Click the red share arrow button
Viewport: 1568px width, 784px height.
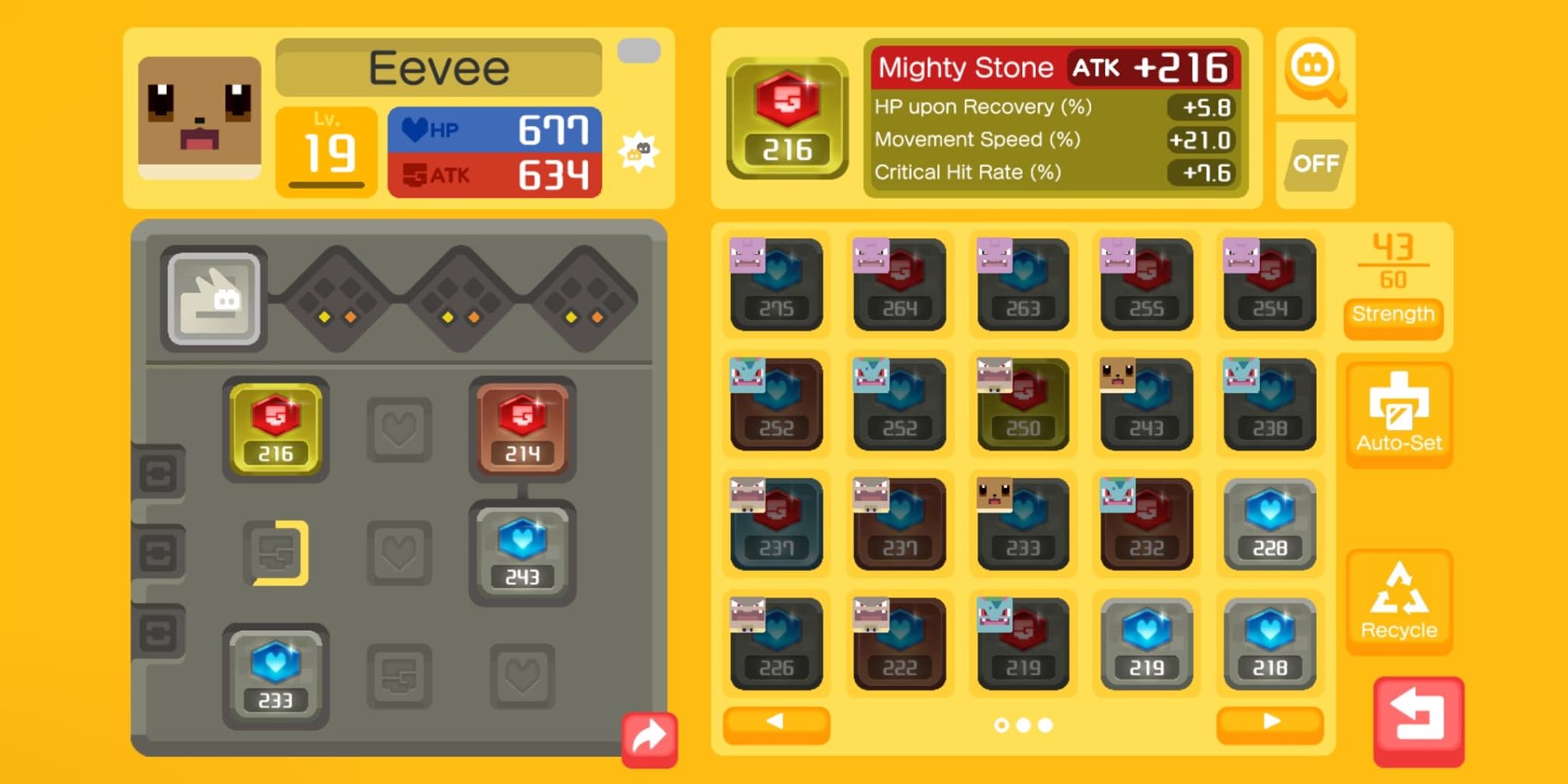[x=649, y=739]
